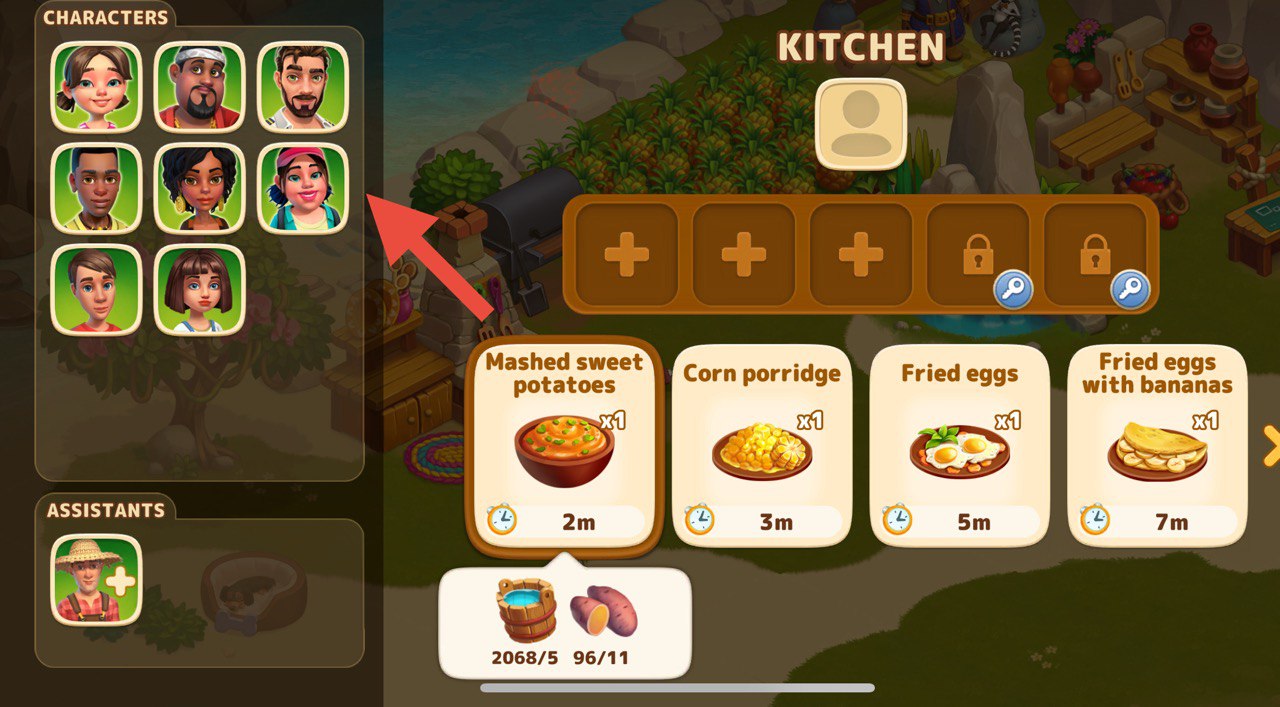Select the girl with pigtails character
The image size is (1280, 707).
click(x=96, y=86)
